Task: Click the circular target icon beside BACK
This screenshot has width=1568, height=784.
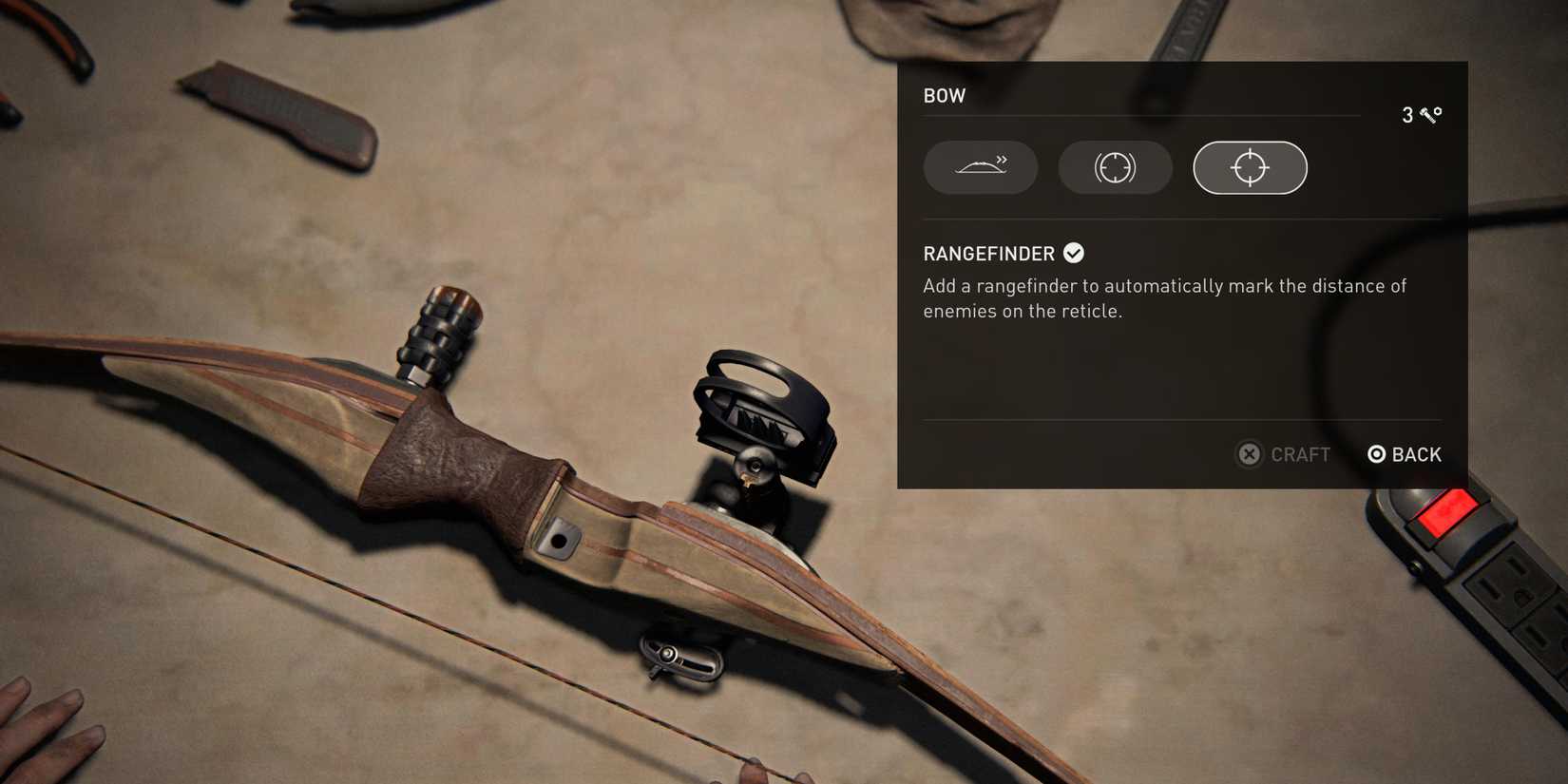Action: coord(1375,454)
